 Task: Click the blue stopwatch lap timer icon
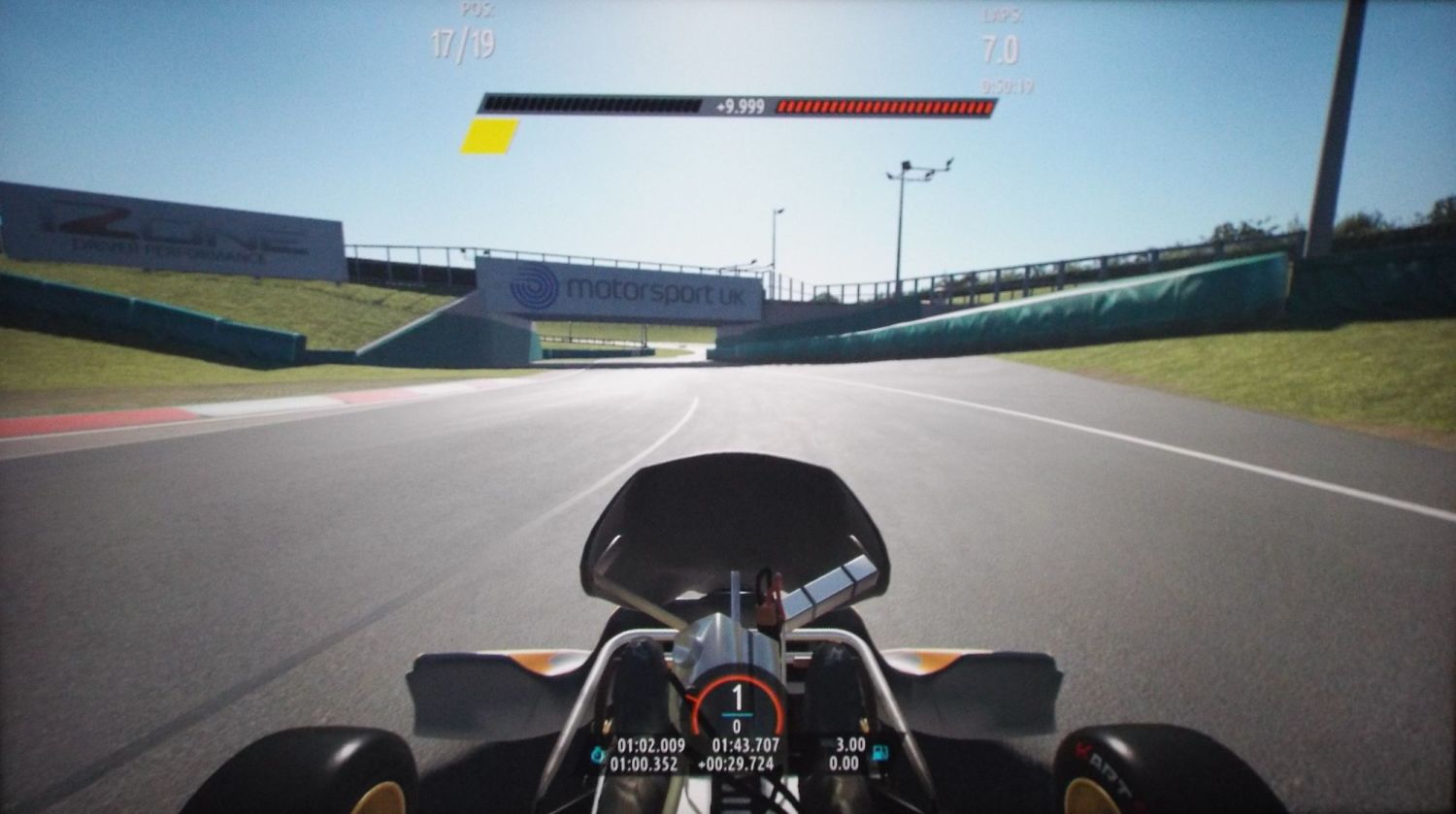coord(597,753)
